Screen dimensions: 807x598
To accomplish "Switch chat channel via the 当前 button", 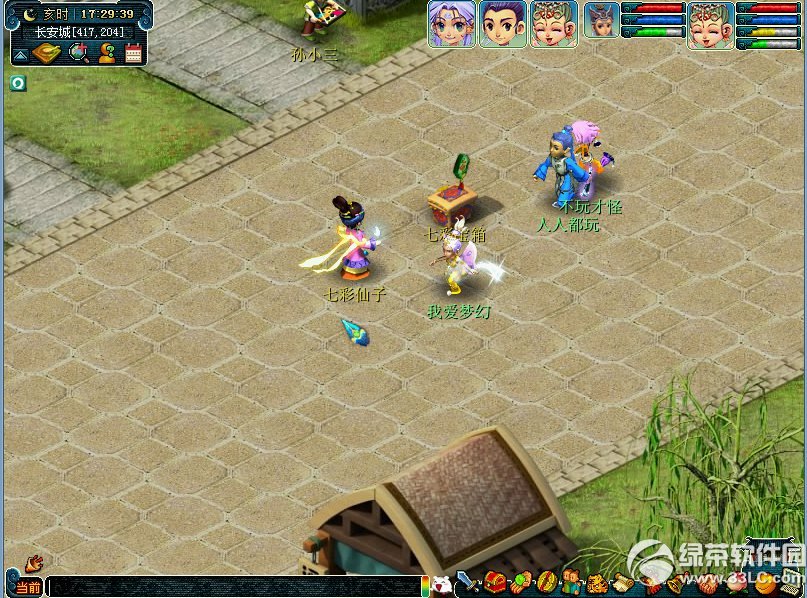I will pyautogui.click(x=27, y=587).
